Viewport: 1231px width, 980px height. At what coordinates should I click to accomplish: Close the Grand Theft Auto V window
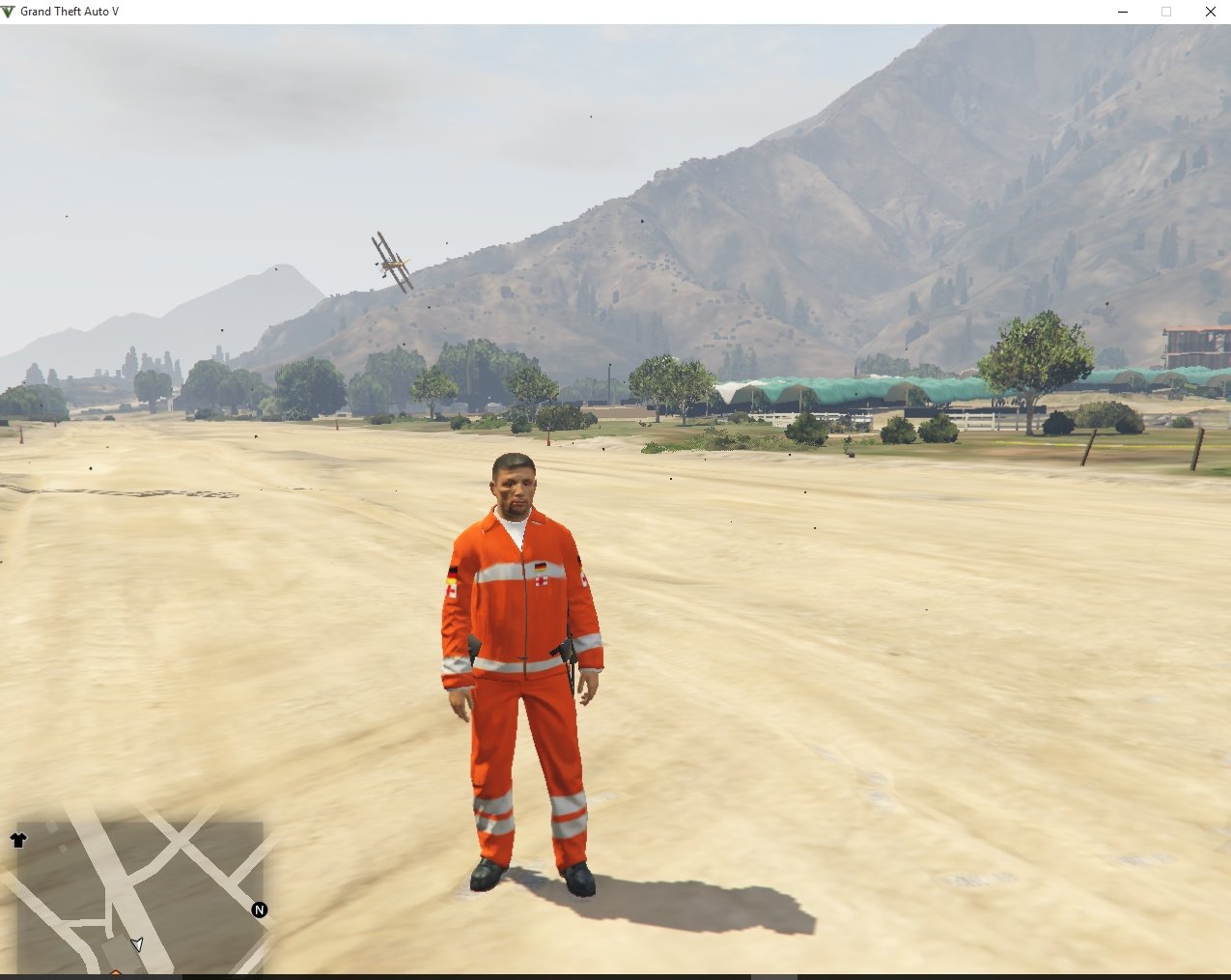coord(1210,12)
